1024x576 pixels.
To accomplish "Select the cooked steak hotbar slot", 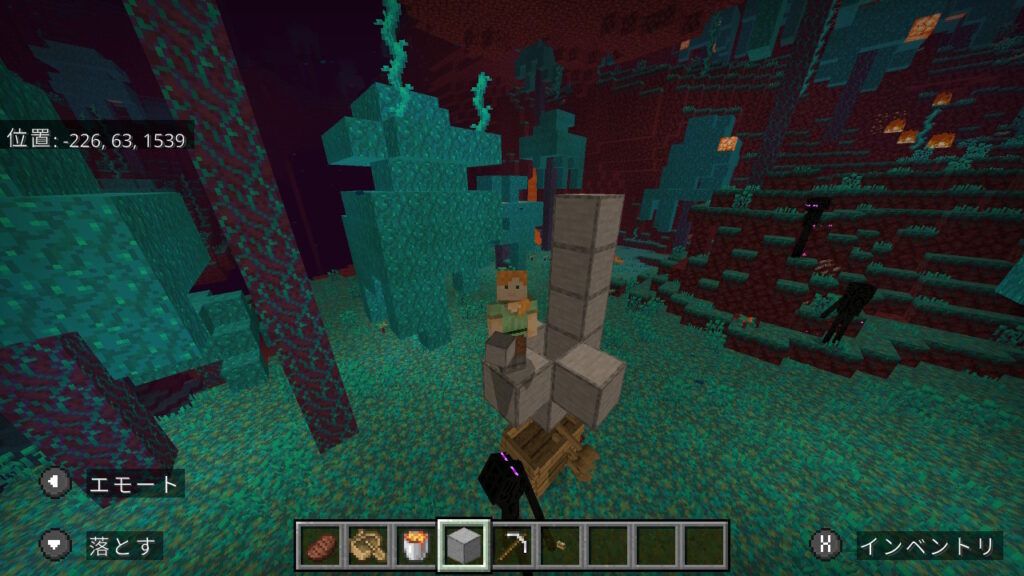I will coord(319,546).
